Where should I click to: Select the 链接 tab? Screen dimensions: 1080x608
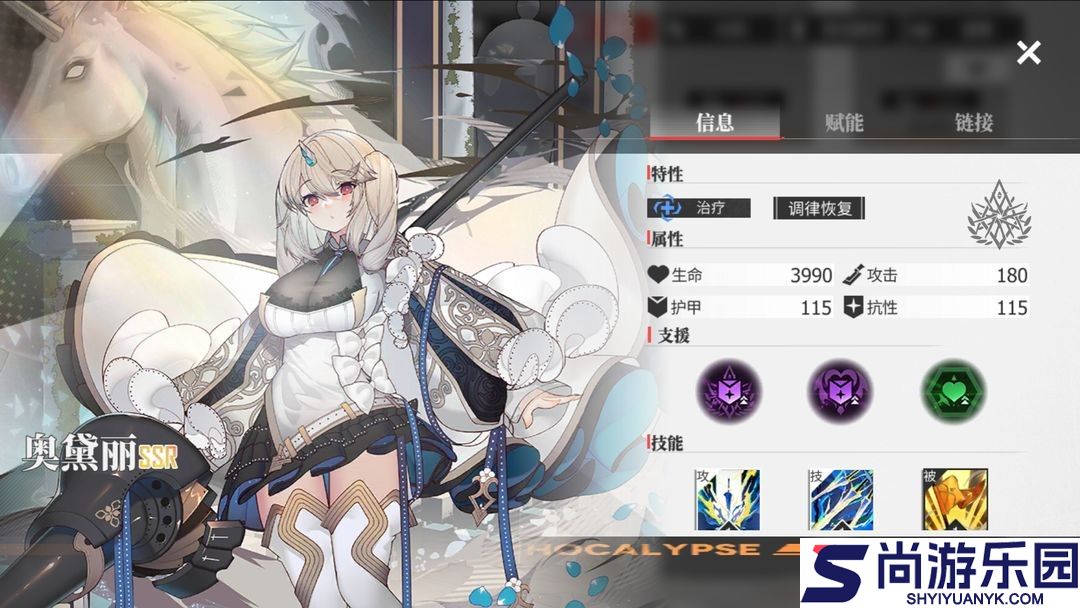point(973,123)
